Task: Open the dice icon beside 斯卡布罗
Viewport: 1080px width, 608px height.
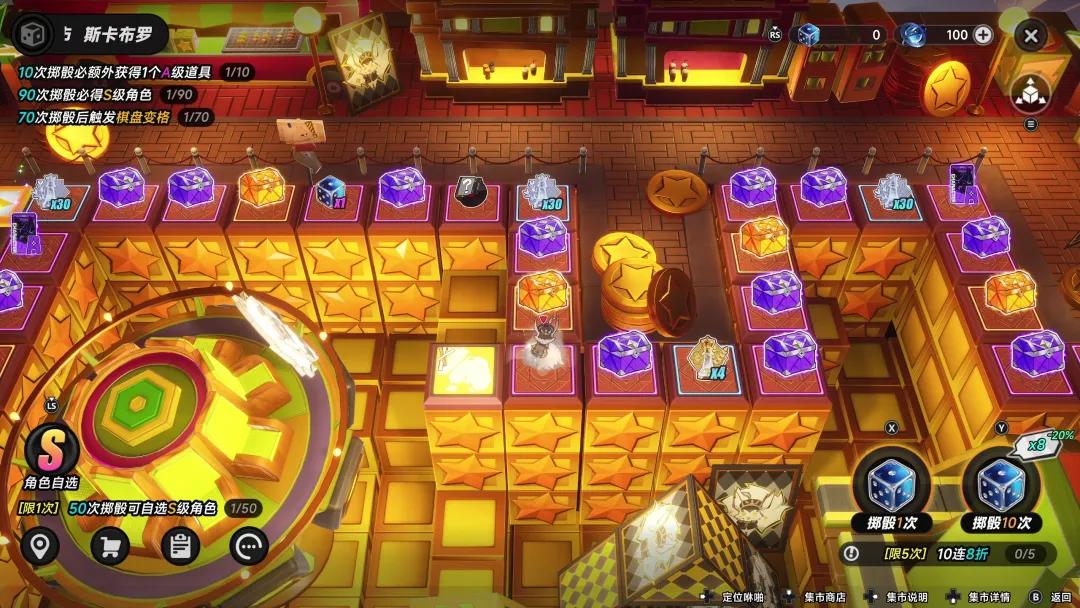Action: (x=34, y=34)
